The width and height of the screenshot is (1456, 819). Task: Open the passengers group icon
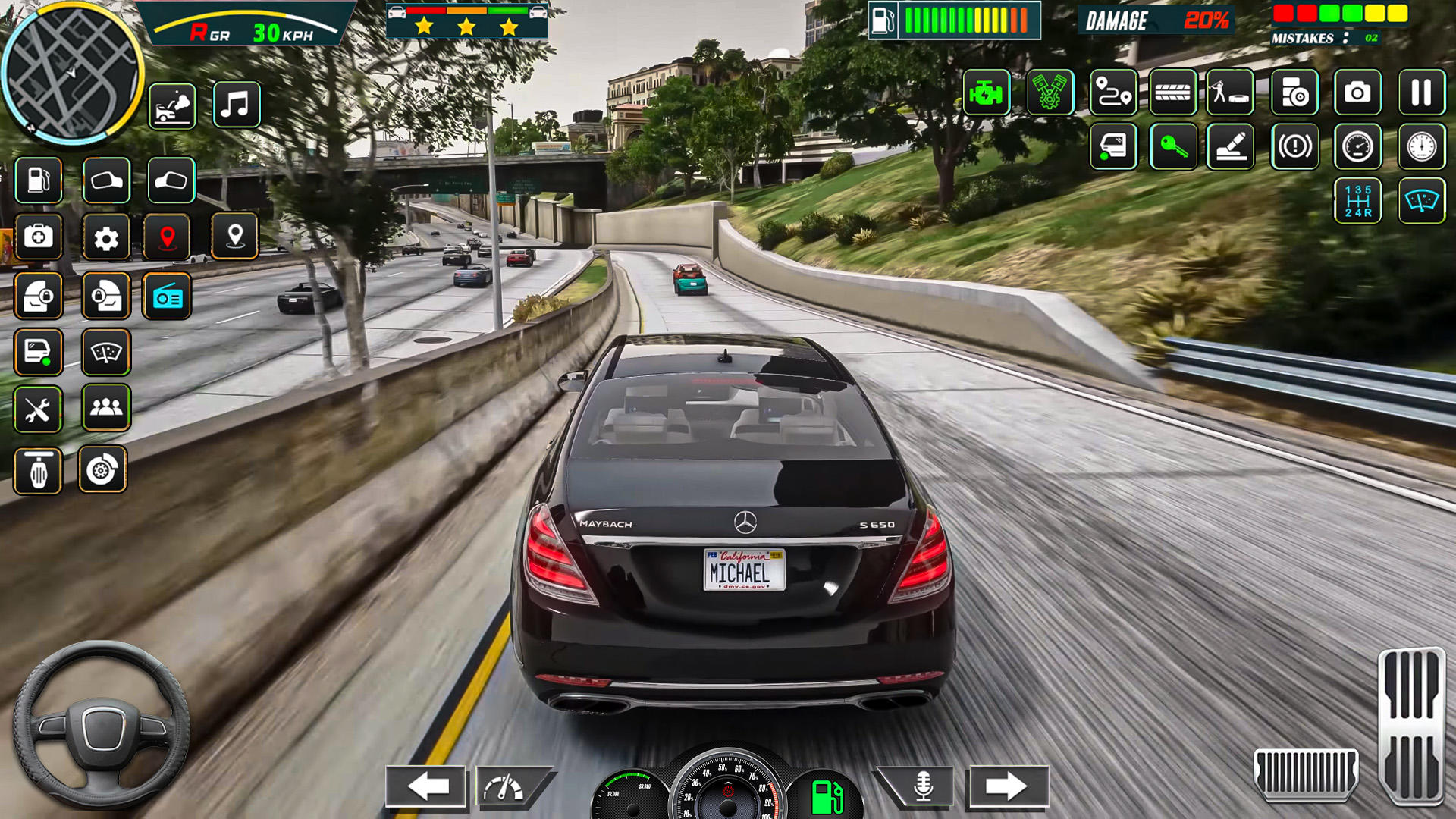point(106,408)
